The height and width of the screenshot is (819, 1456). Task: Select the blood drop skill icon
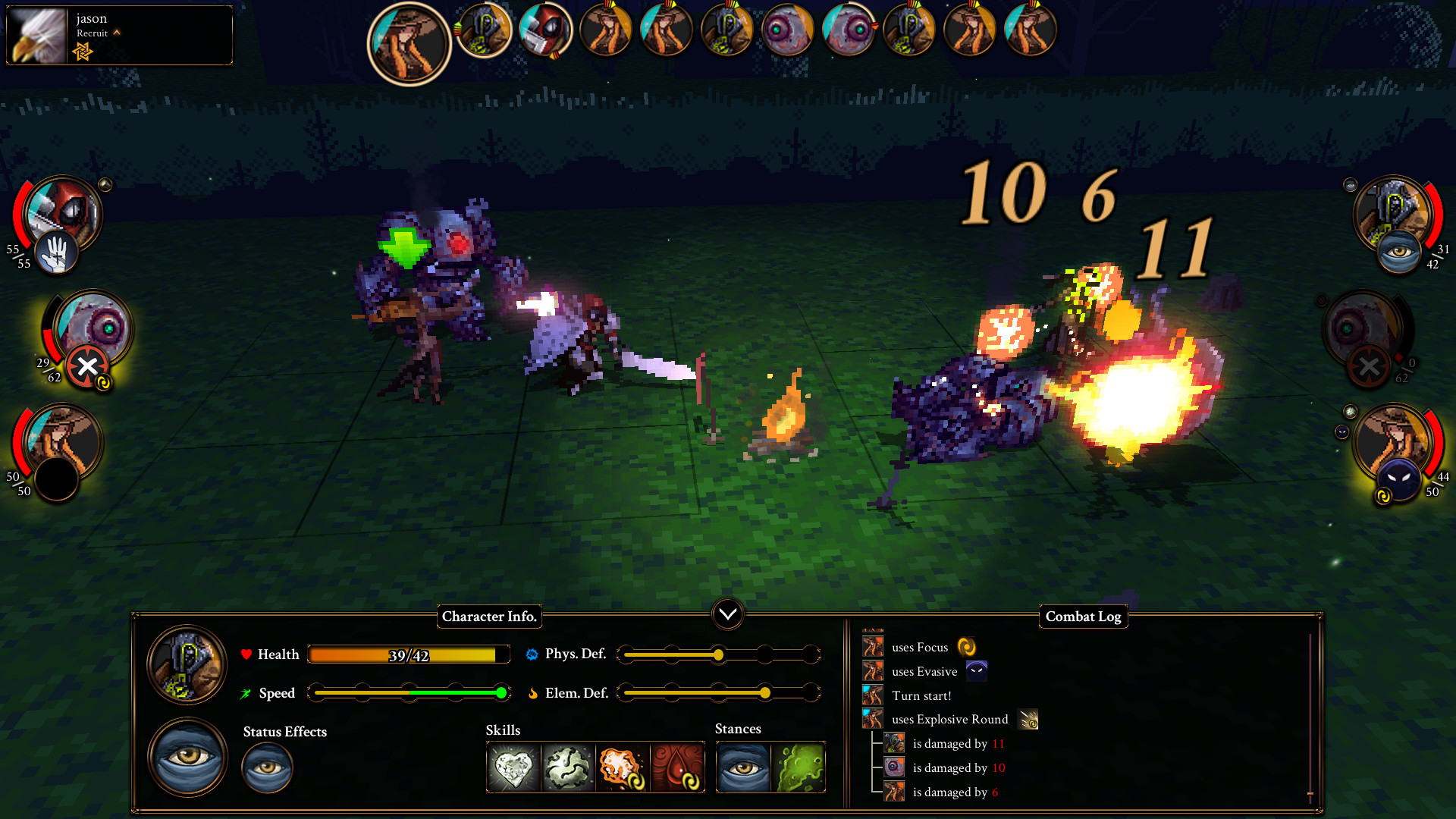(678, 767)
